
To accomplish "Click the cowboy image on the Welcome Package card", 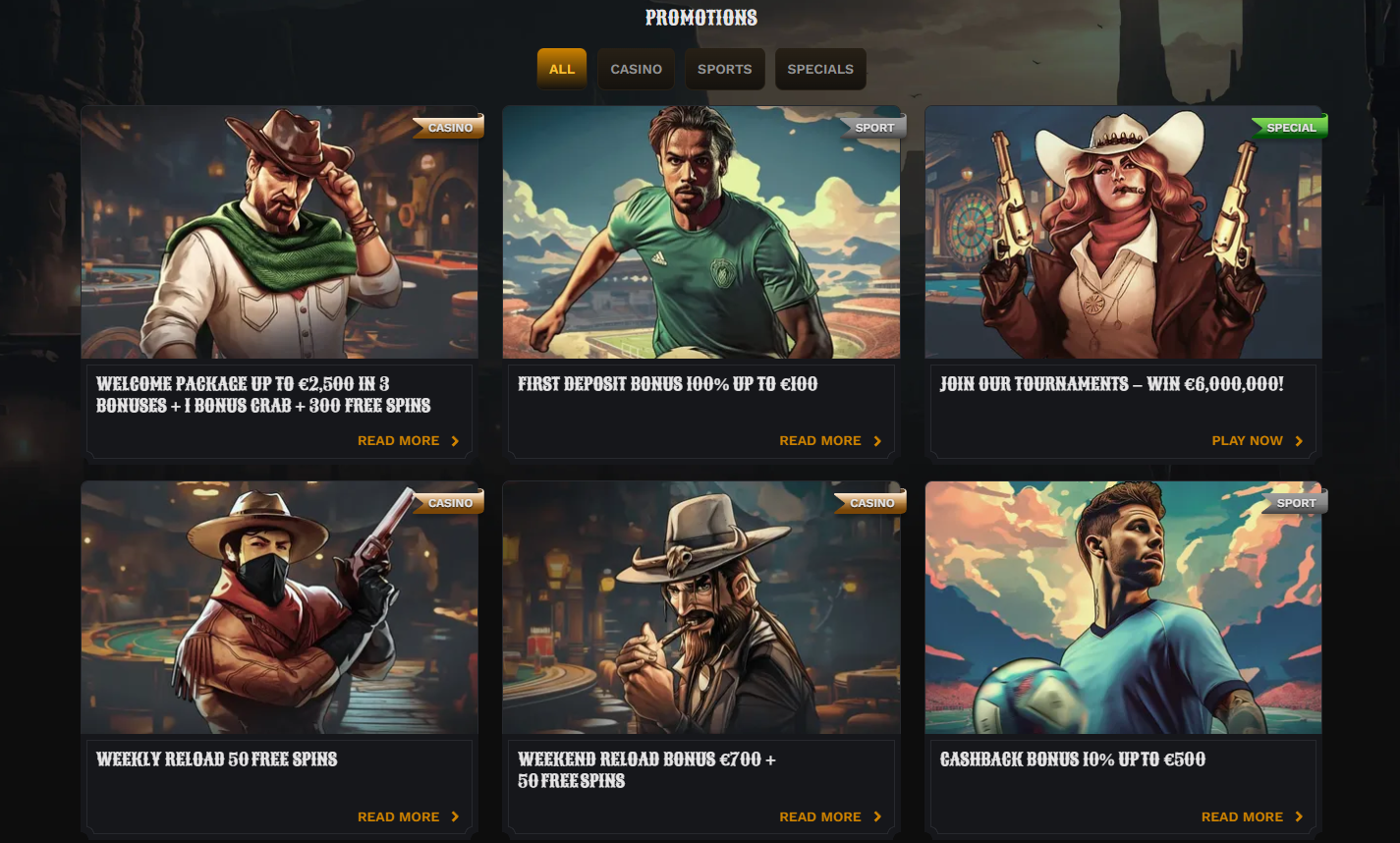I will (279, 231).
